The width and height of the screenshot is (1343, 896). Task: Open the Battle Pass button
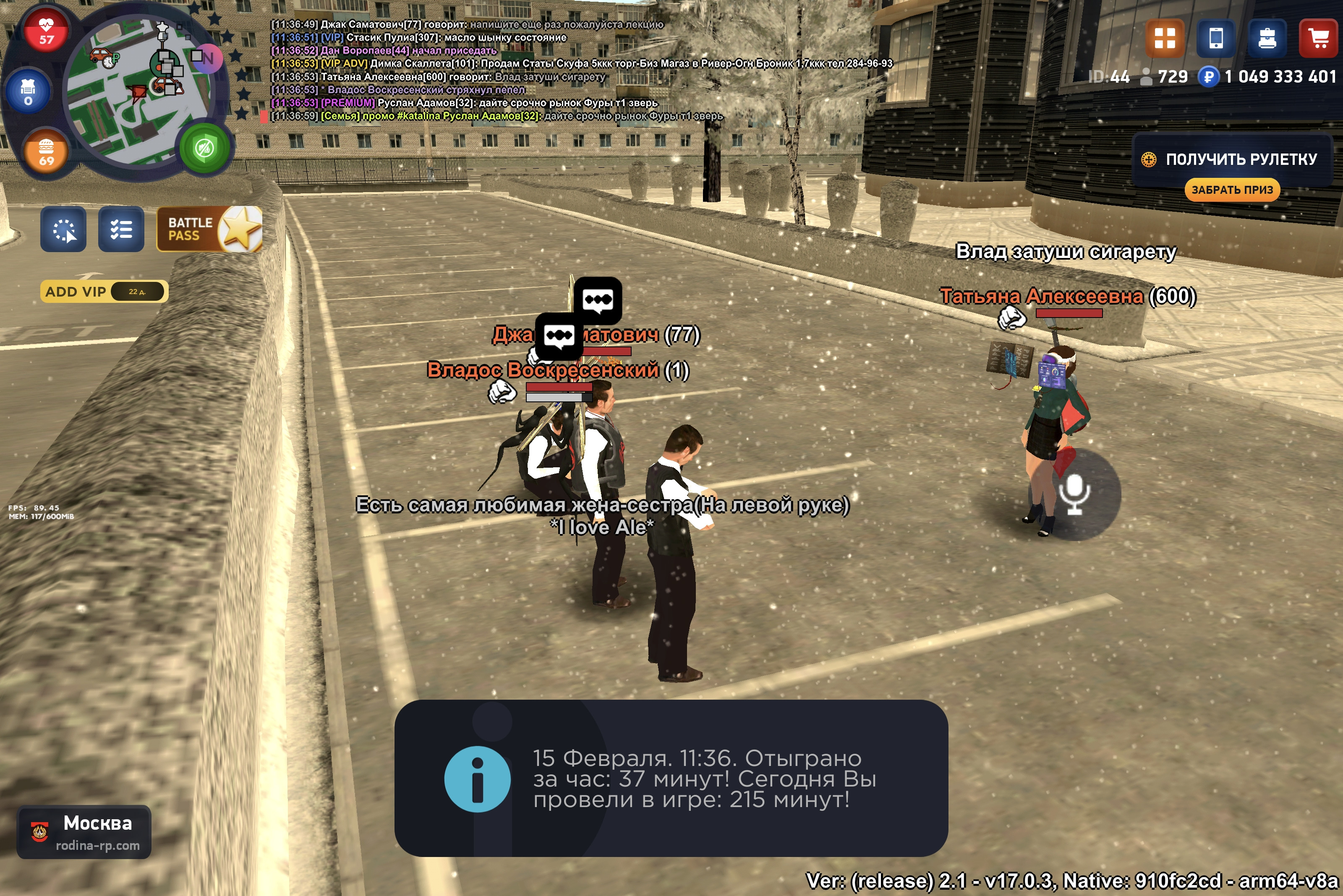click(x=209, y=229)
